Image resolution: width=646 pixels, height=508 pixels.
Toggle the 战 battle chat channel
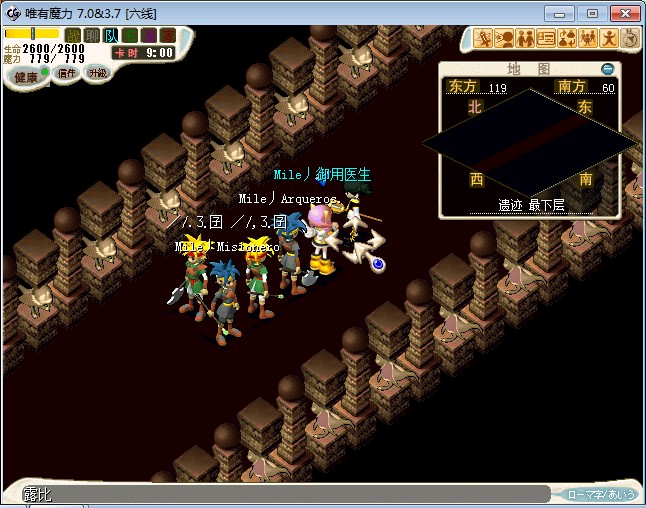(x=73, y=35)
